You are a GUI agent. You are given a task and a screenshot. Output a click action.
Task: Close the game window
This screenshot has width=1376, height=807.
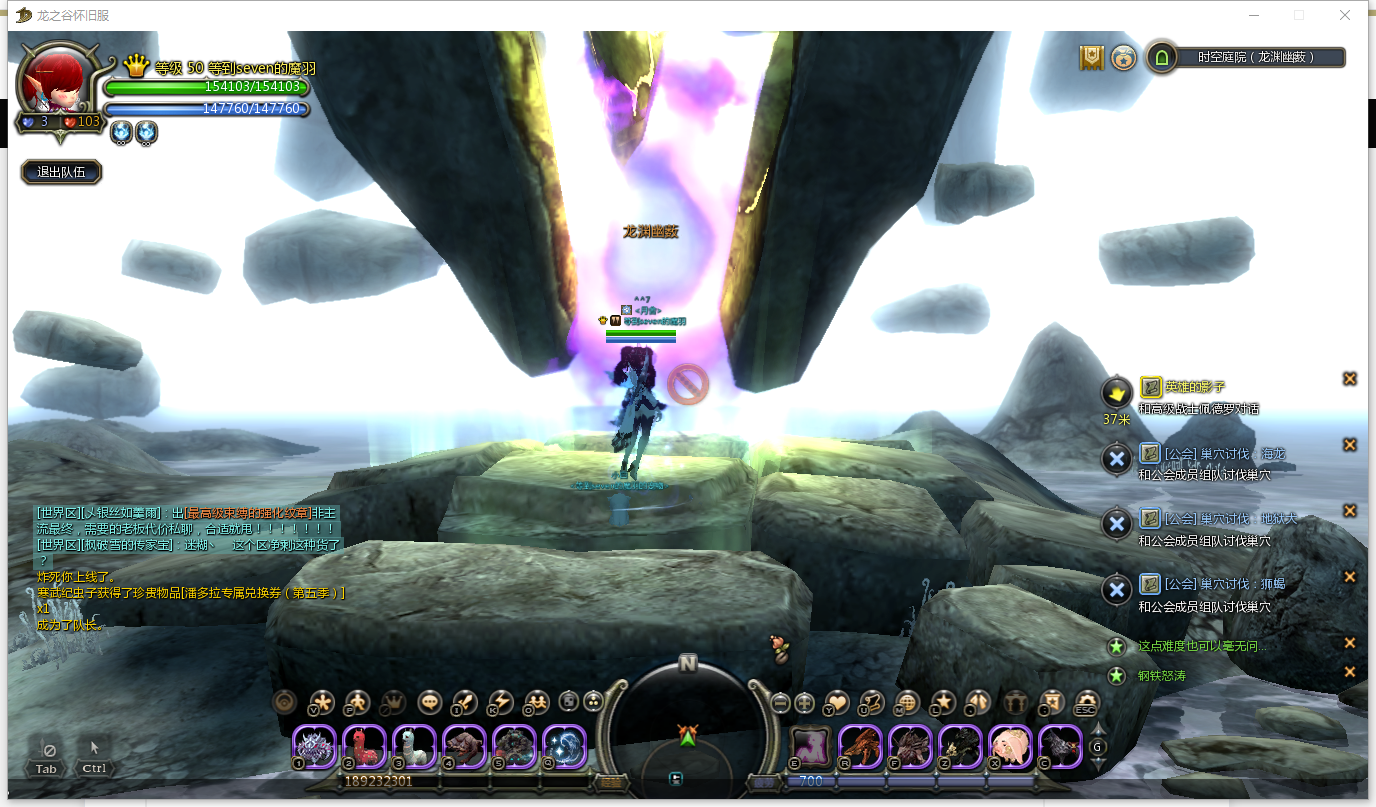click(1345, 15)
